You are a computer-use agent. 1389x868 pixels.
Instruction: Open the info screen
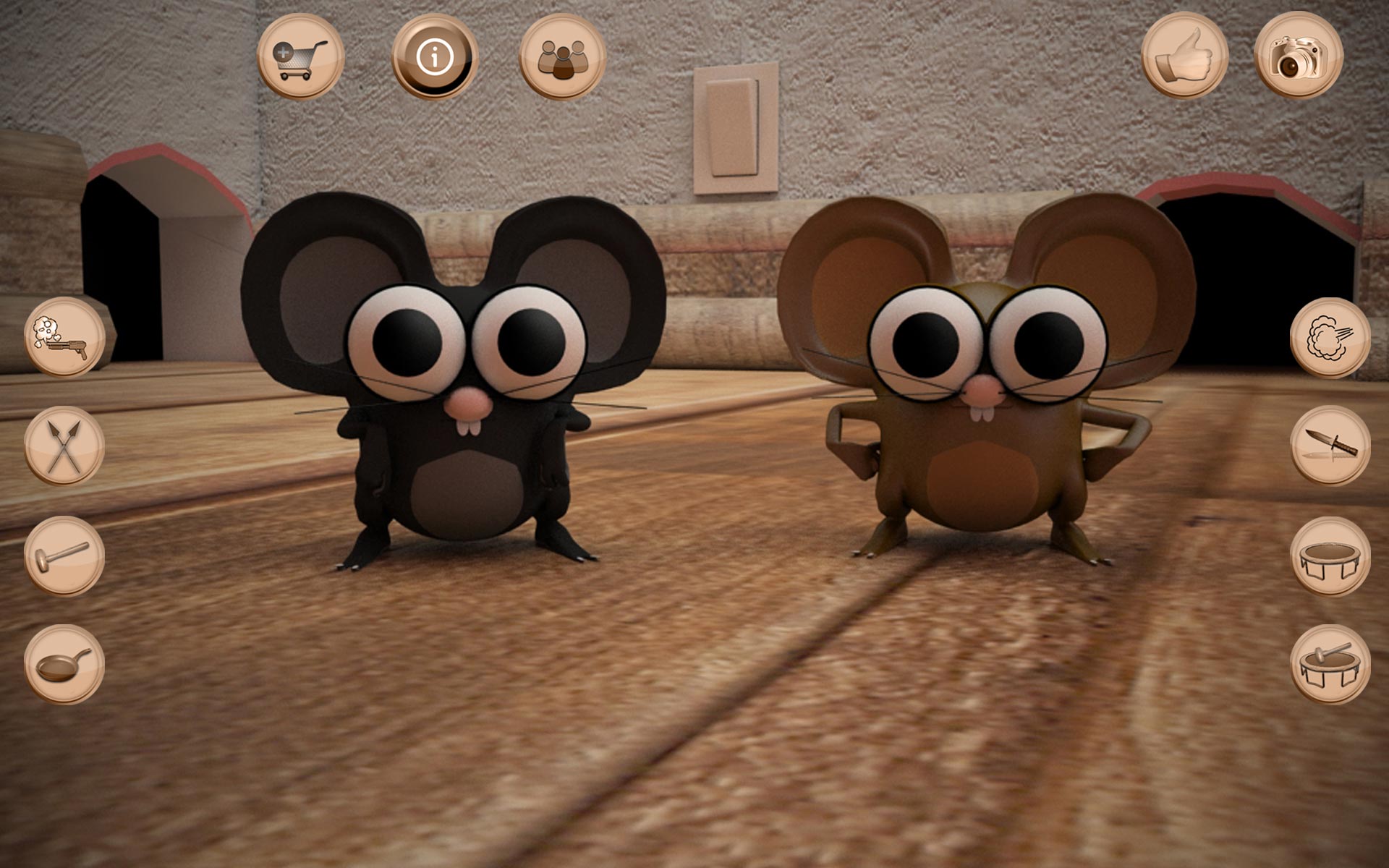434,55
